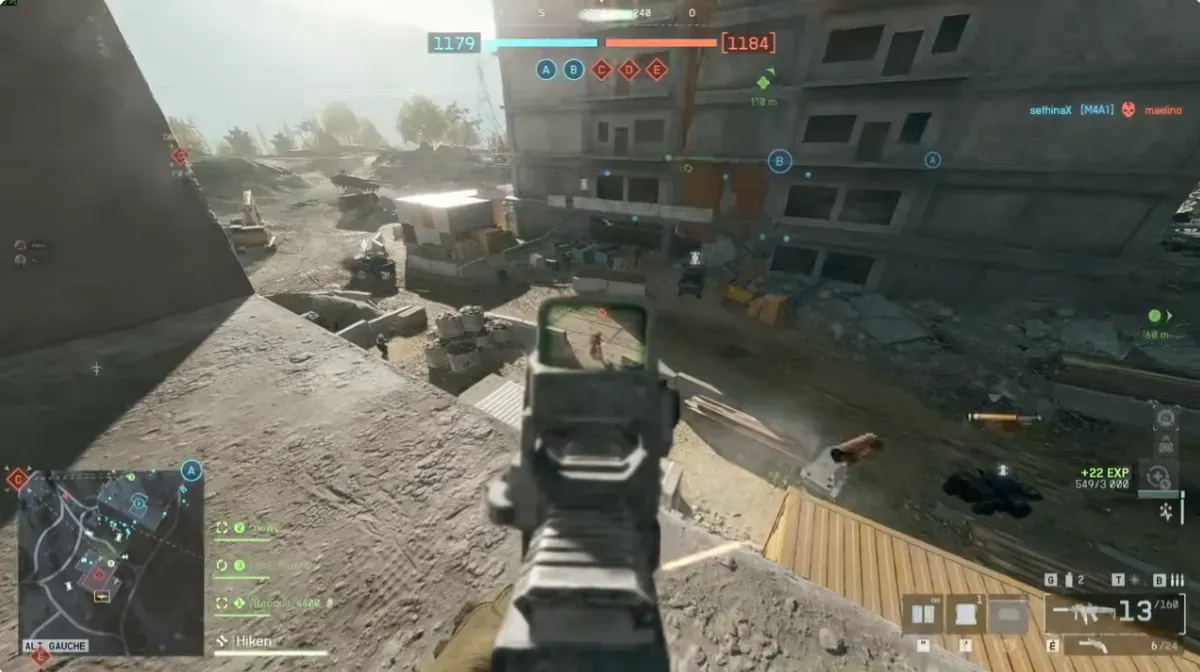Select the gadget slot with count 1

[965, 614]
